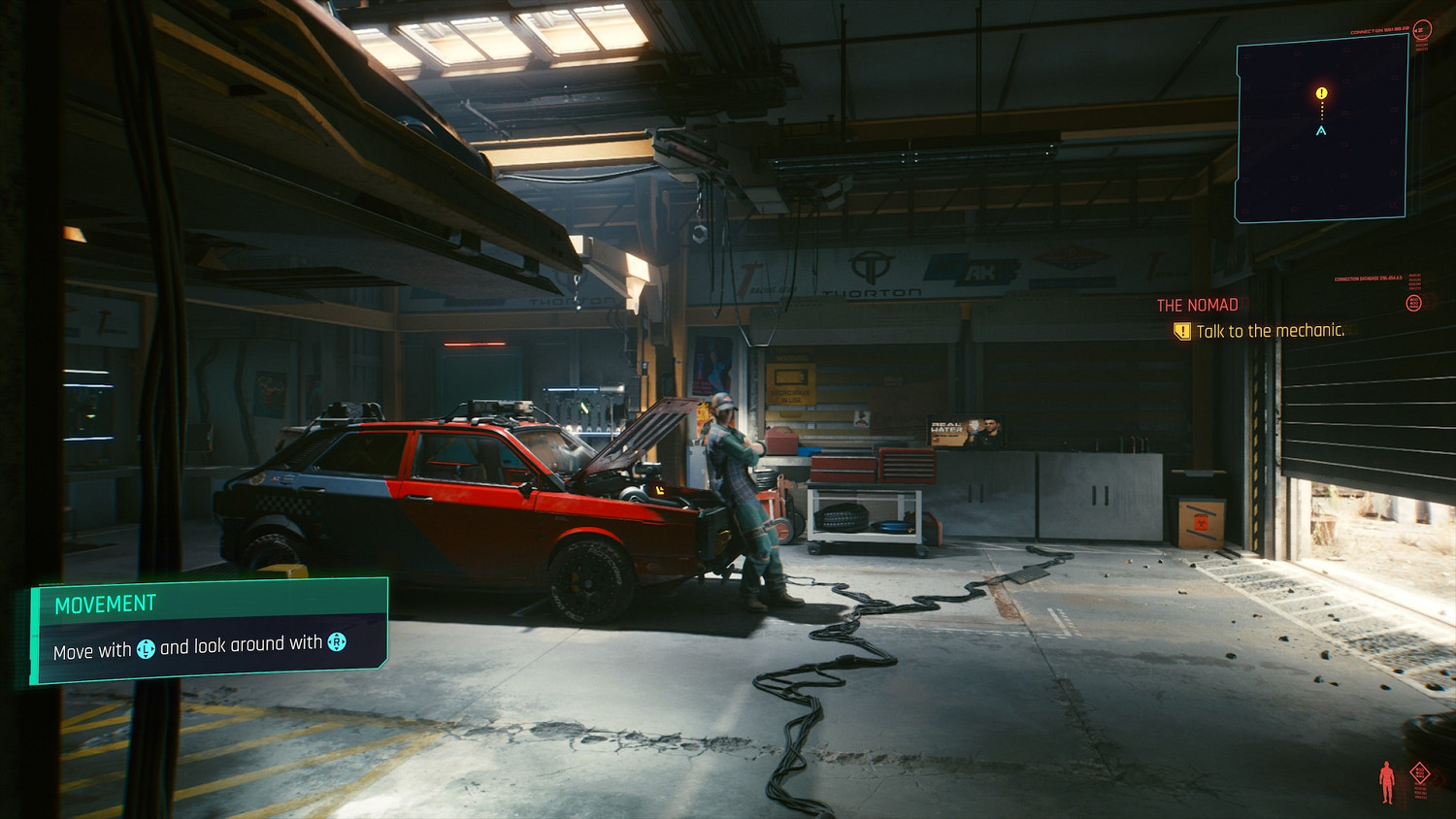Select the 'Talk to the mechanic' objective
Image resolution: width=1456 pixels, height=819 pixels.
click(x=1270, y=331)
